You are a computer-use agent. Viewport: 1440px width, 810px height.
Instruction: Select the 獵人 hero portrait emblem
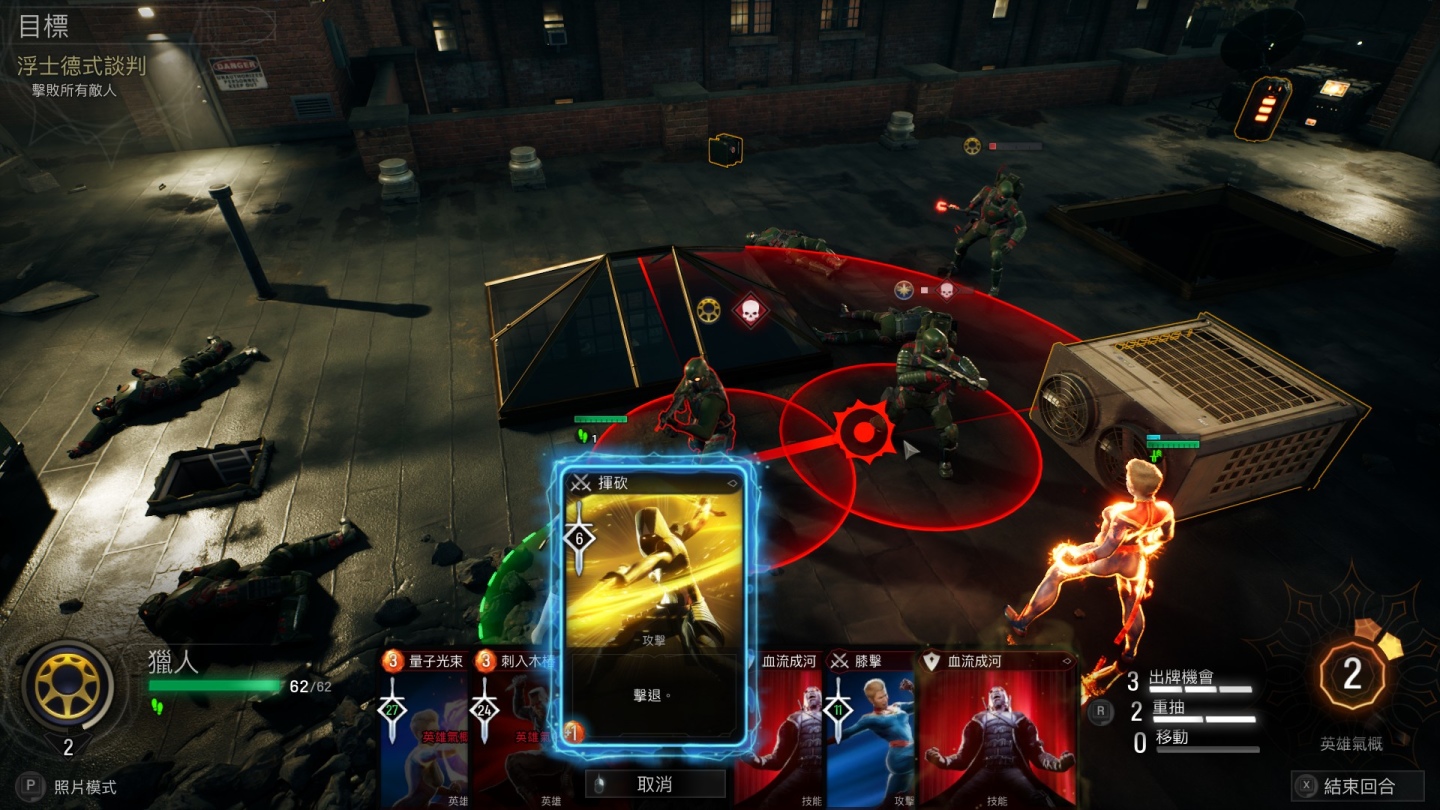pos(68,687)
